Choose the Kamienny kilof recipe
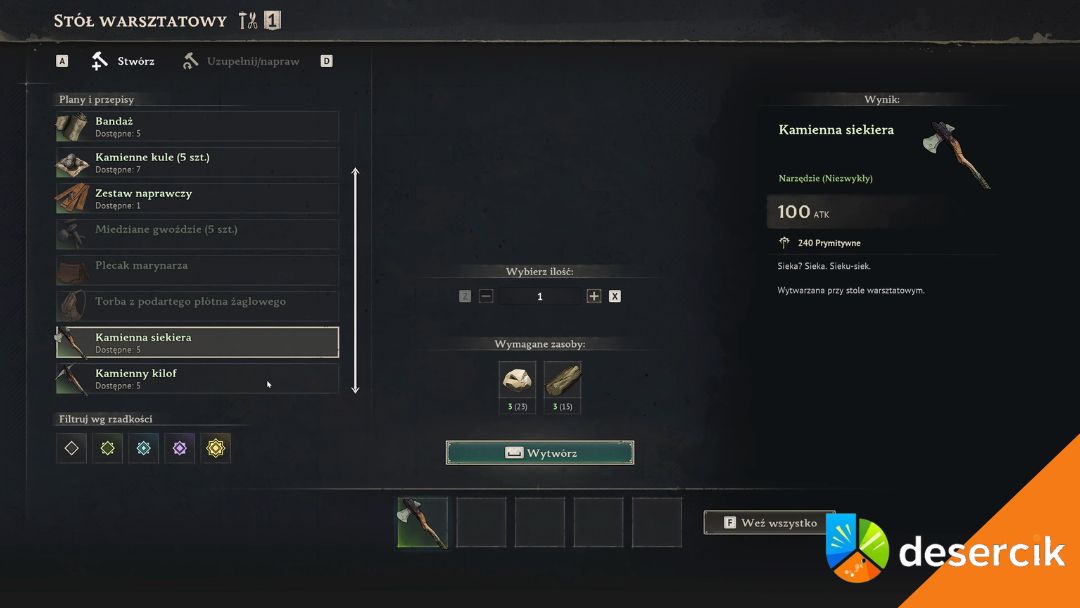Screen dimensions: 1080x608 tap(197, 378)
